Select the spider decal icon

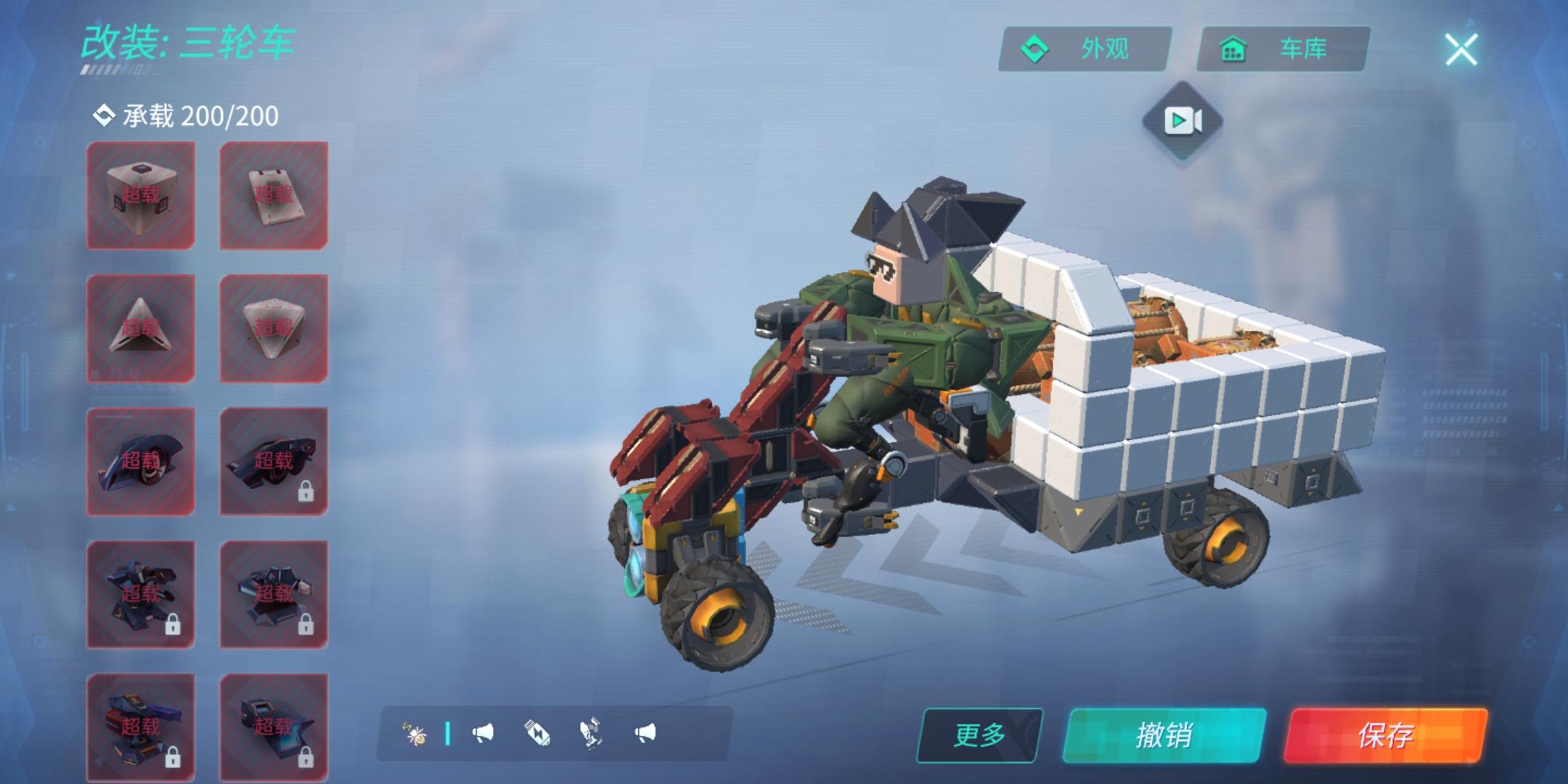[x=415, y=735]
